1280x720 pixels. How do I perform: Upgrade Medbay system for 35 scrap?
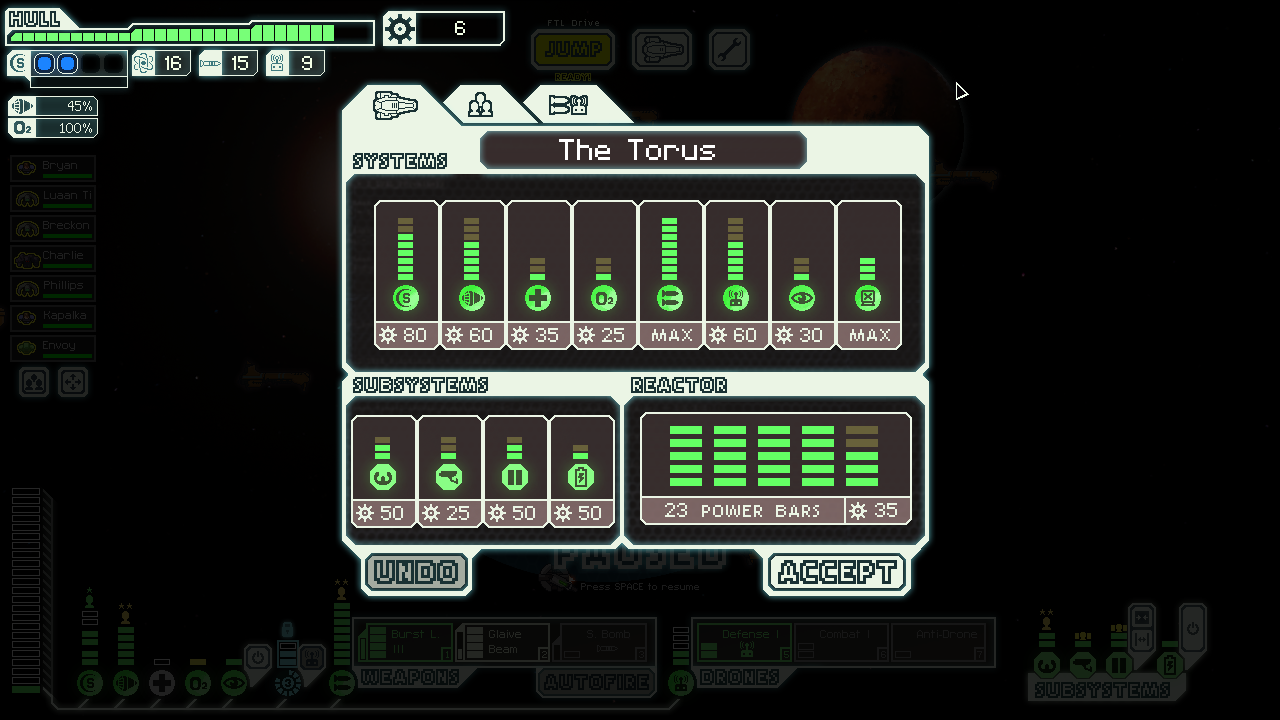coord(538,275)
